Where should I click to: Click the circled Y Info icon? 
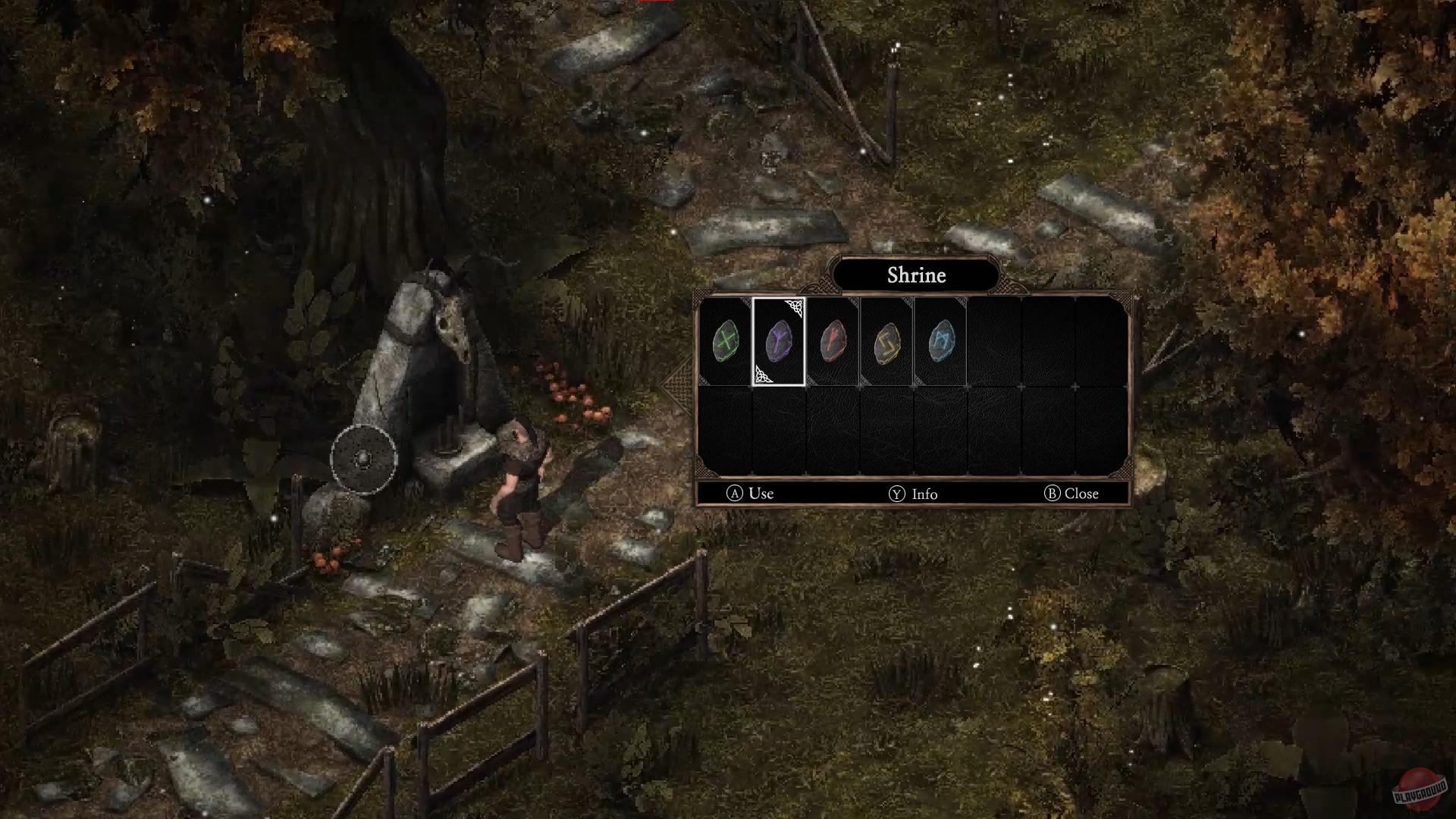897,494
